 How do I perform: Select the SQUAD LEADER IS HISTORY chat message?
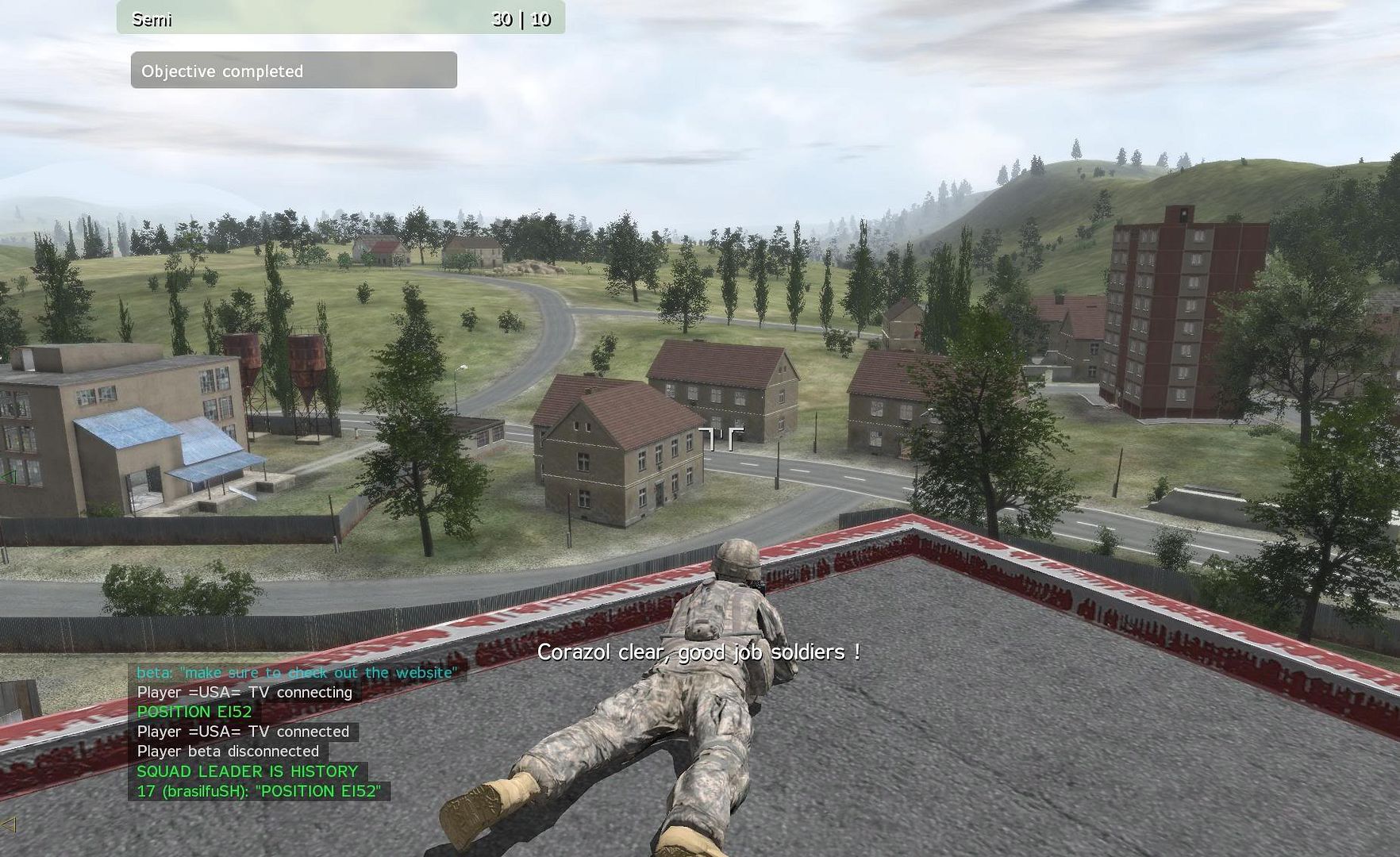[x=247, y=771]
